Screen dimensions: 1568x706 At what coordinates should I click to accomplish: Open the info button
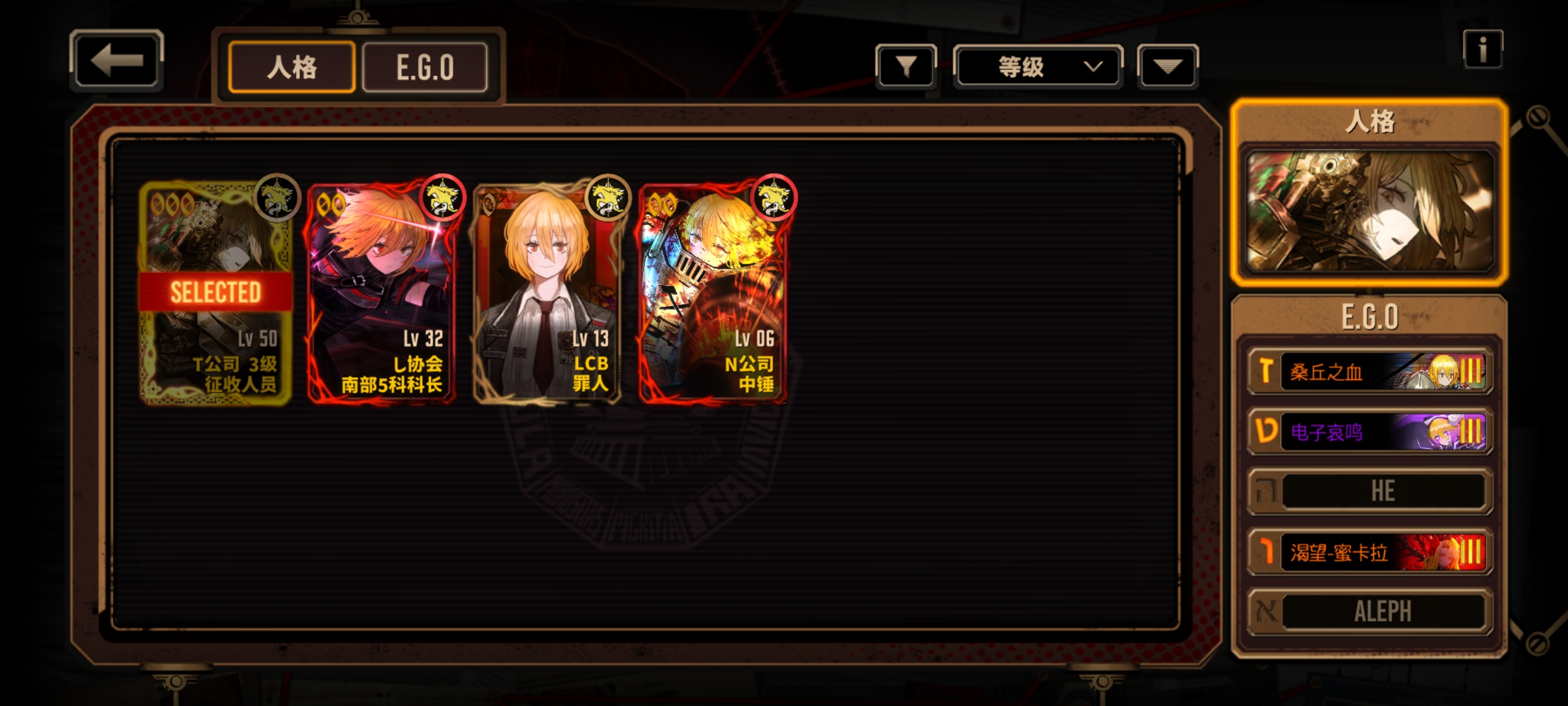pyautogui.click(x=1482, y=49)
